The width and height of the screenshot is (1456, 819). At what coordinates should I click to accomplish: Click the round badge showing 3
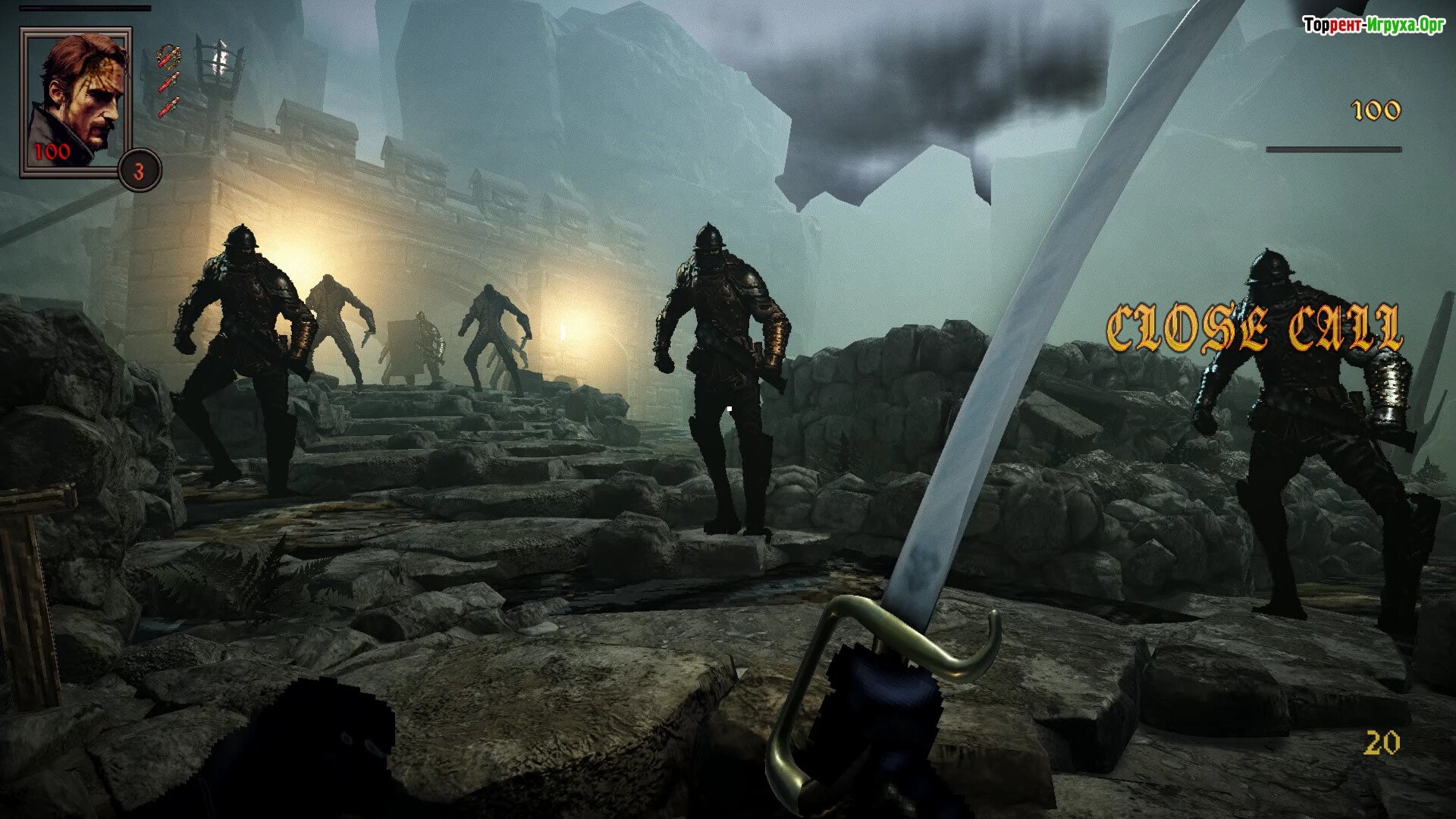pyautogui.click(x=140, y=171)
